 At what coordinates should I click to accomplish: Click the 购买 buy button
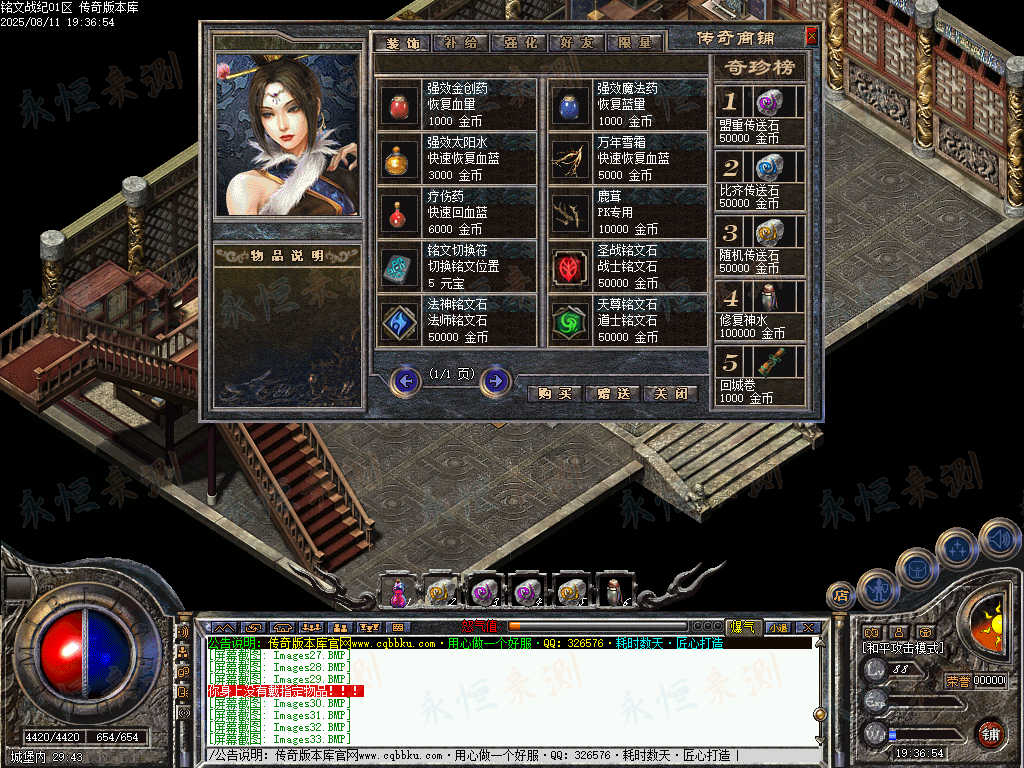pos(554,394)
